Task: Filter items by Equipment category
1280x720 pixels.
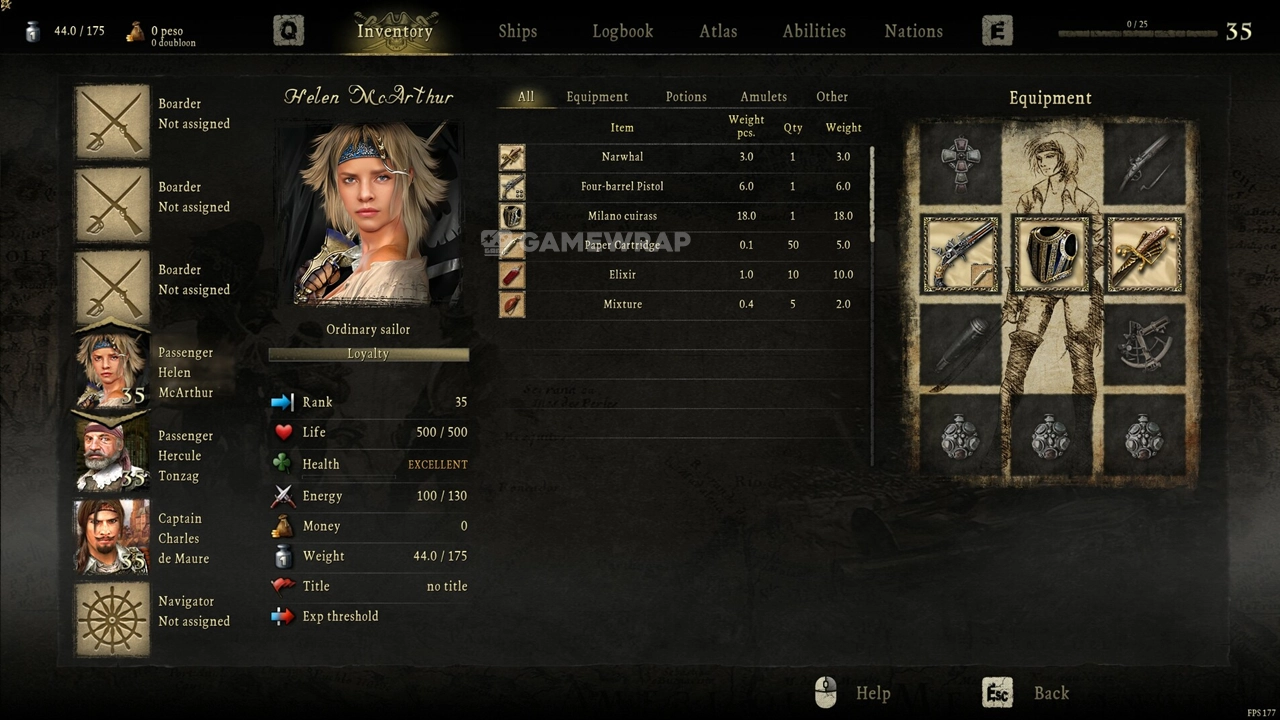Action: click(597, 97)
